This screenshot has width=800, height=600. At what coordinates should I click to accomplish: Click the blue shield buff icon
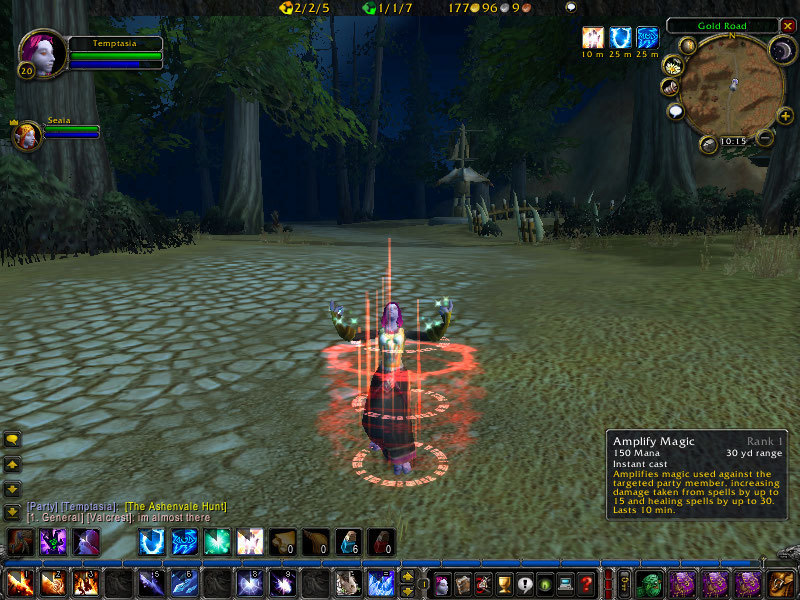coord(620,38)
